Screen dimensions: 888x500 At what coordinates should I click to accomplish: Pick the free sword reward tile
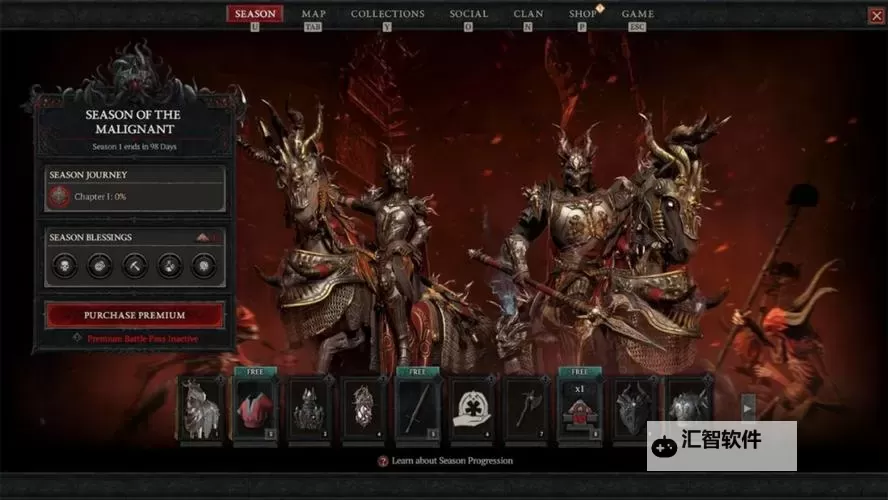(x=417, y=409)
